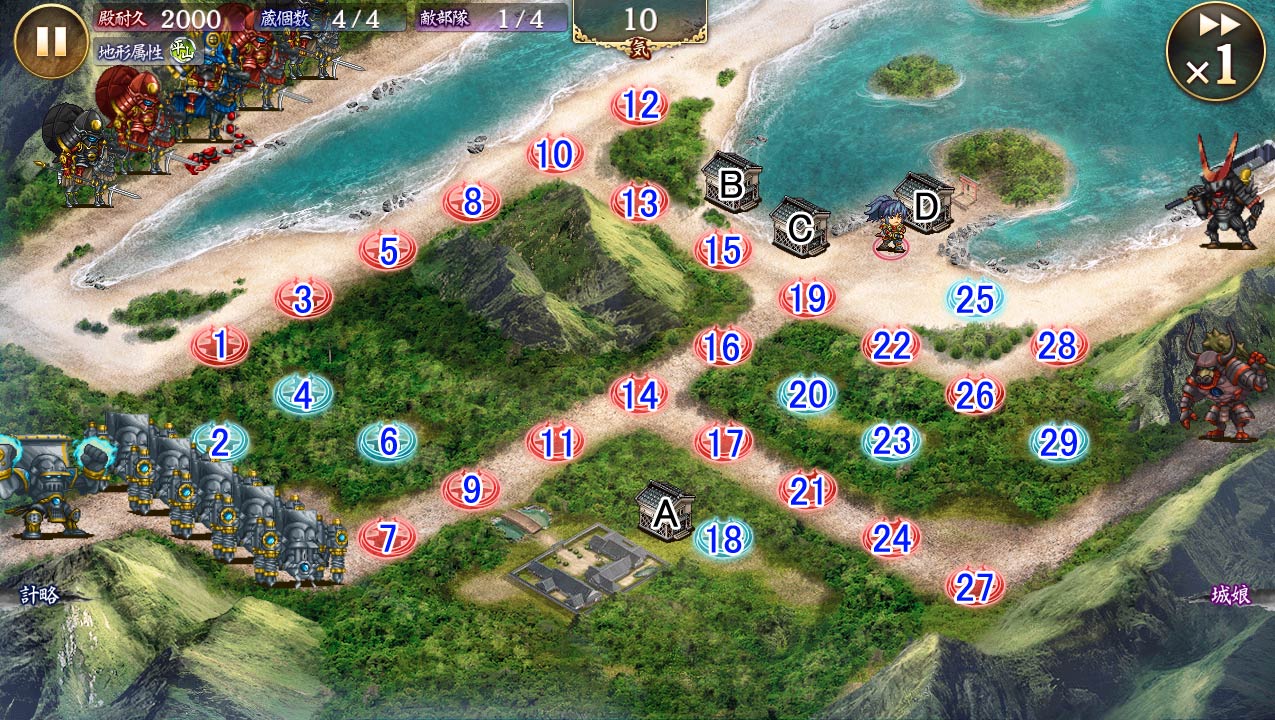Select blue deployment slot 20

[807, 395]
